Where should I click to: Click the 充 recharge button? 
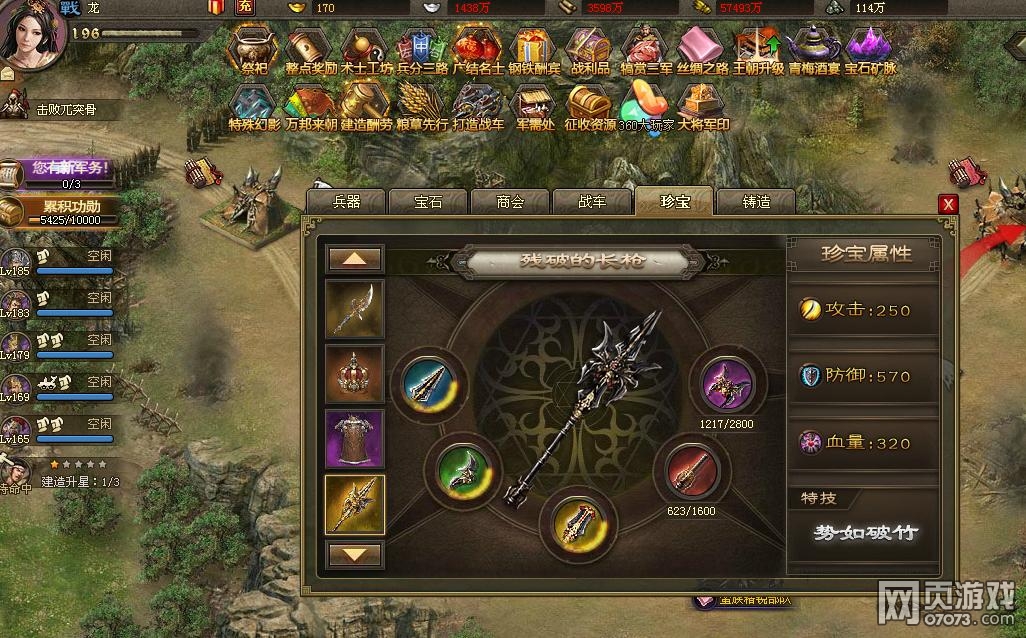pos(245,8)
